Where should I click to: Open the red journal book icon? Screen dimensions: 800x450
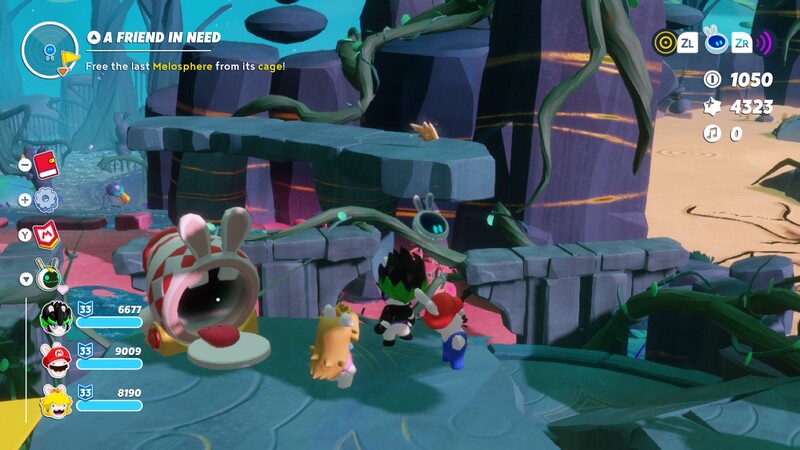(47, 165)
